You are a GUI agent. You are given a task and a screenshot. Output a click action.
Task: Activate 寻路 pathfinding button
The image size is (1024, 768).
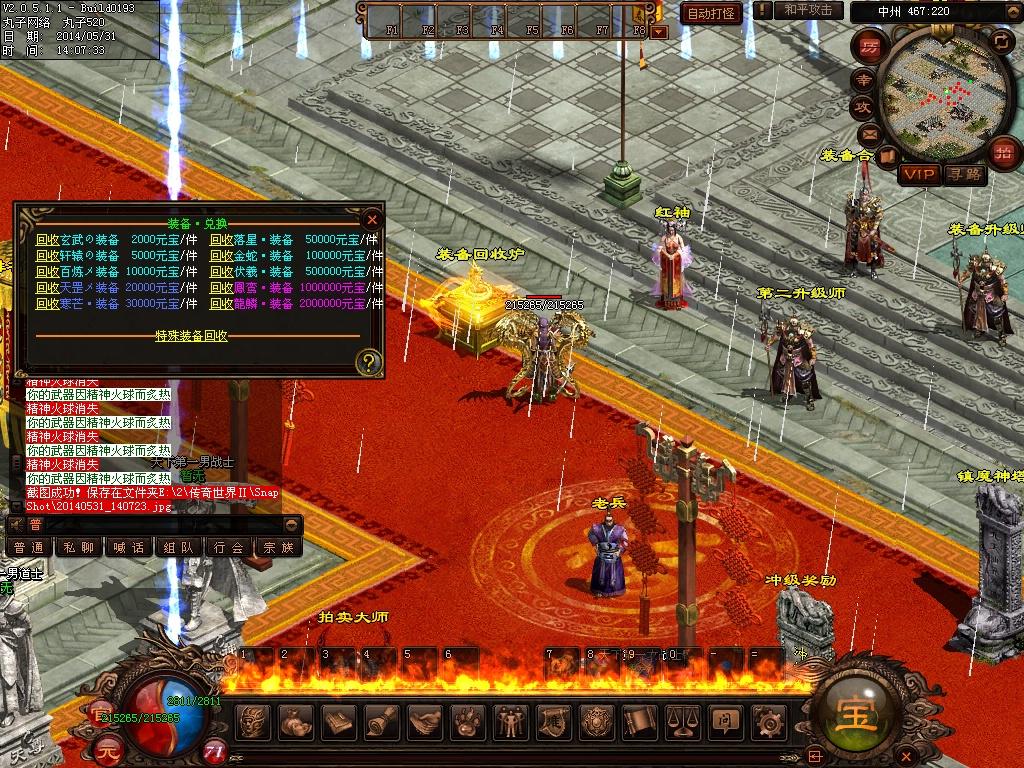click(965, 175)
